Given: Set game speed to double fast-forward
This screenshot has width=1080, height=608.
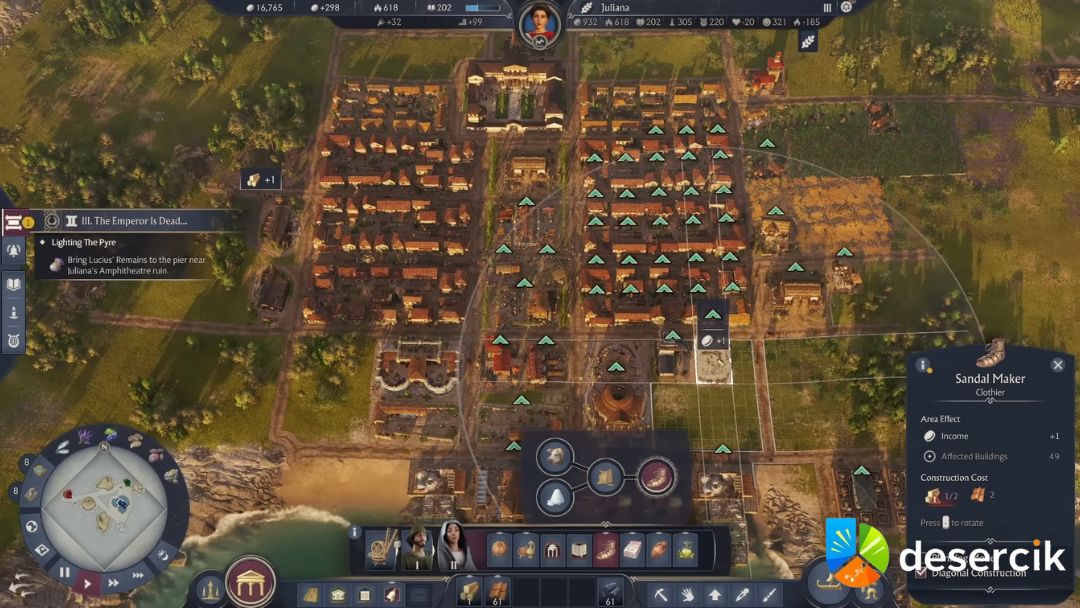Looking at the screenshot, I should pos(113,582).
